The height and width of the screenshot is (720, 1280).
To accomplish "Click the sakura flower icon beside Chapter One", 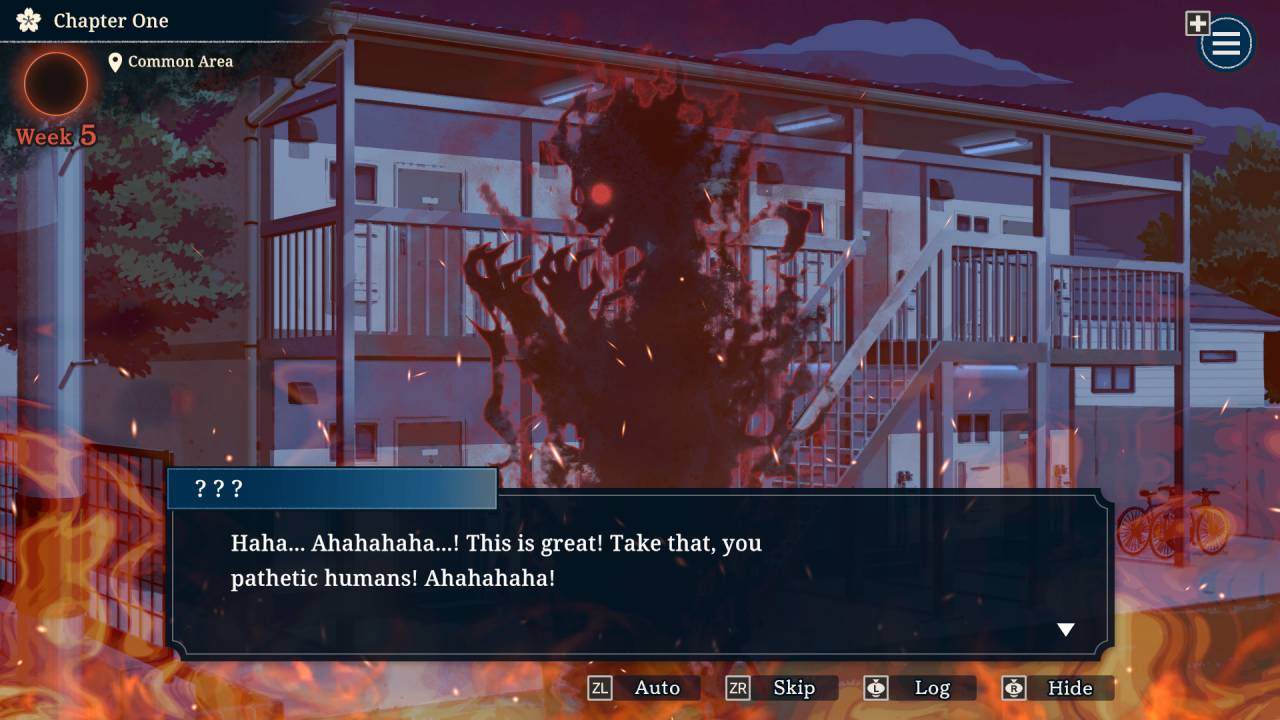I will [27, 20].
